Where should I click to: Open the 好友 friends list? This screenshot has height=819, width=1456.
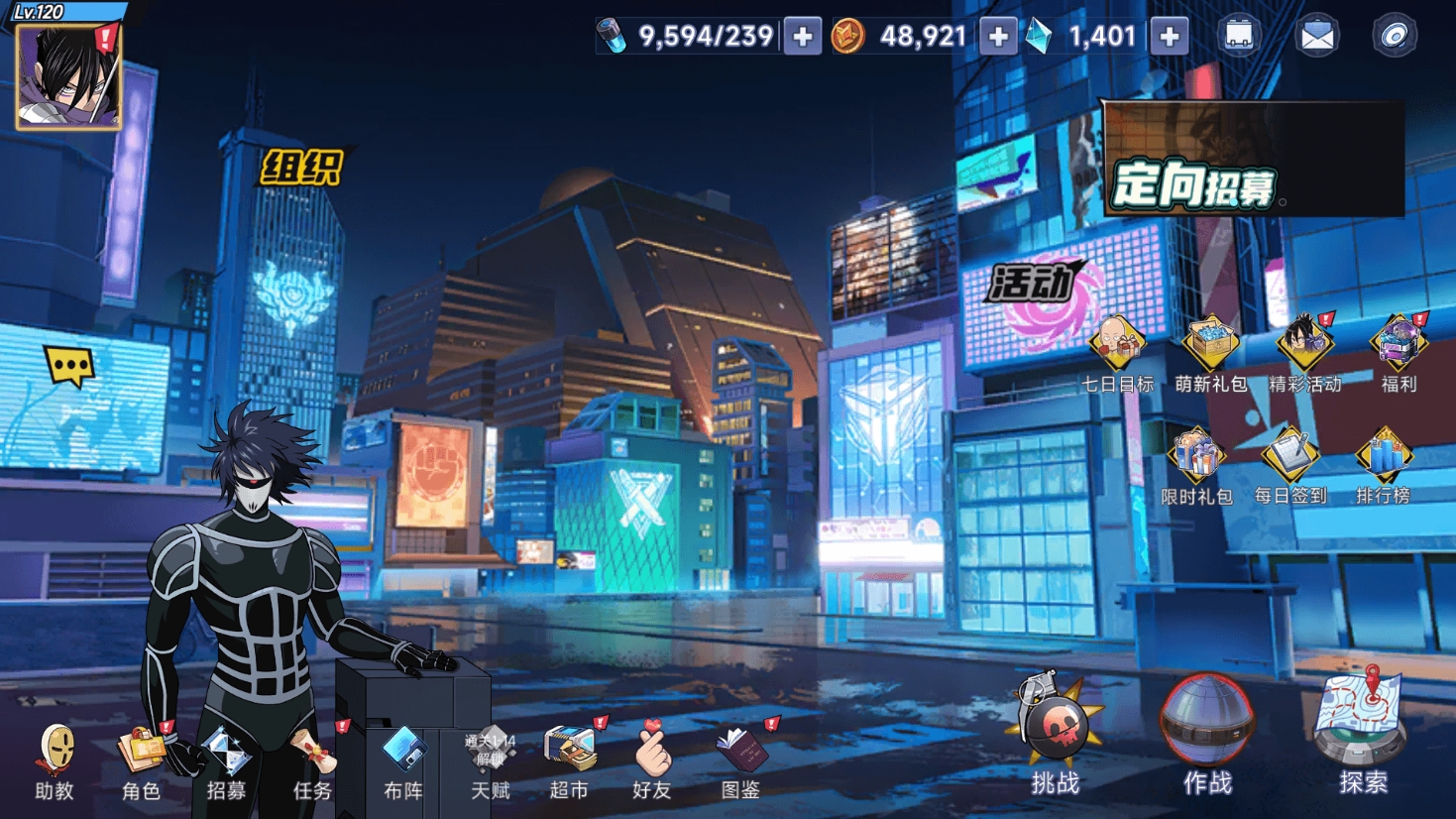click(x=652, y=760)
